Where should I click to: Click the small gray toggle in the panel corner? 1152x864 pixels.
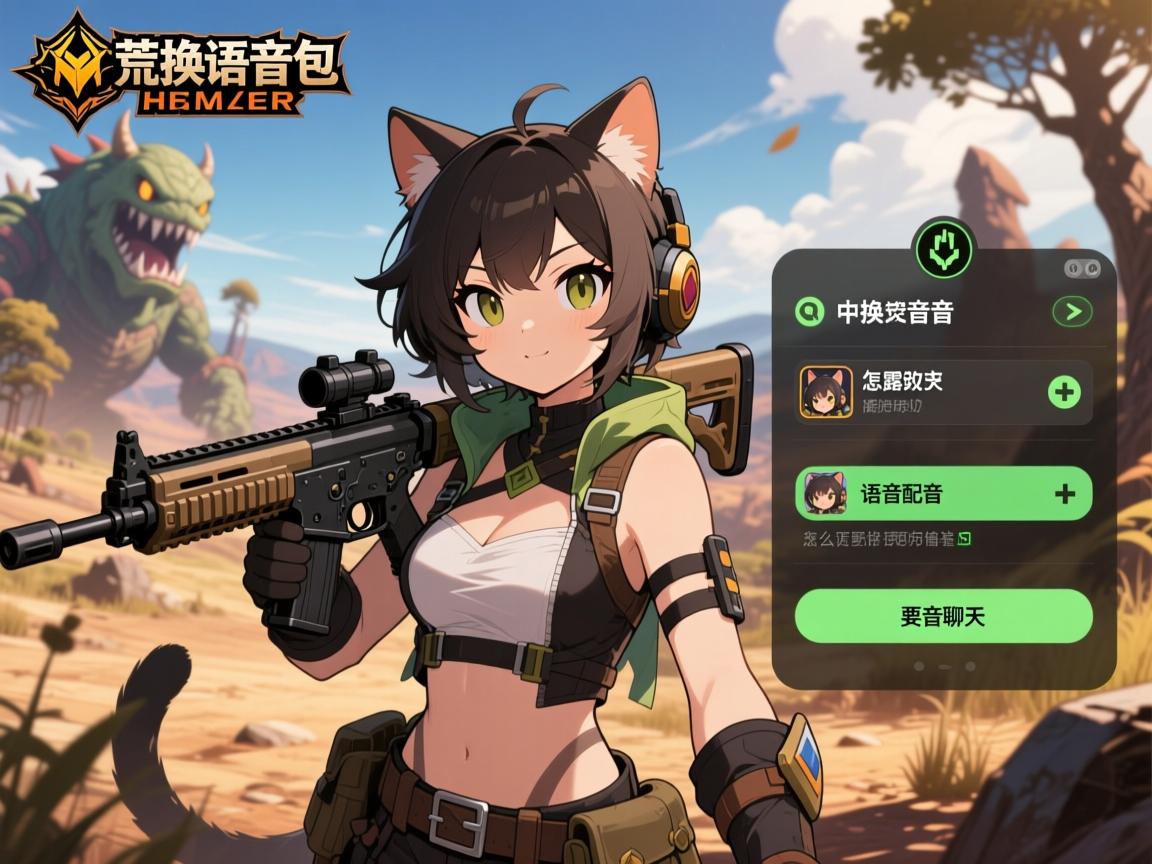tap(1082, 268)
